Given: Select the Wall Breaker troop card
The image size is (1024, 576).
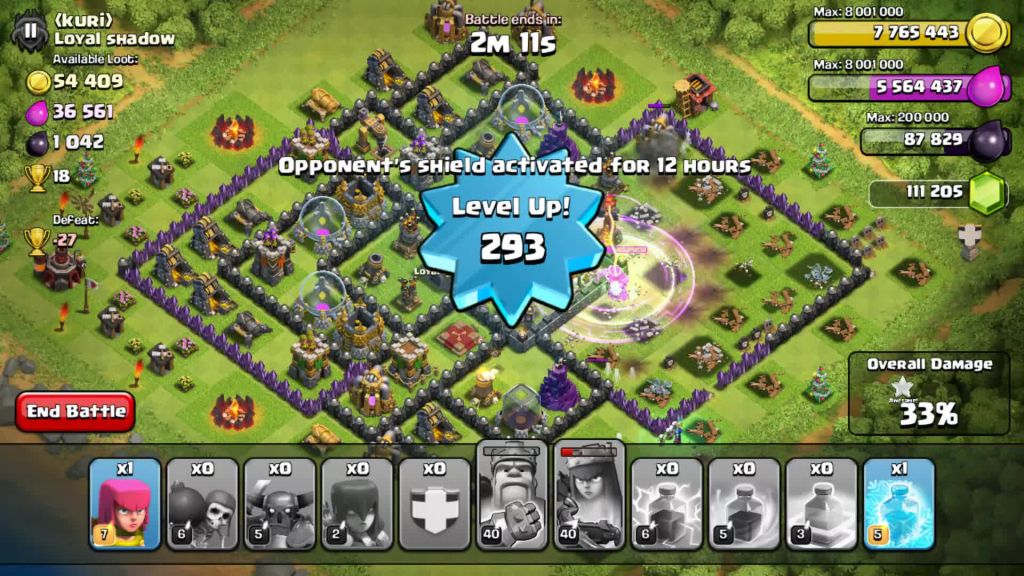Looking at the screenshot, I should (202, 503).
